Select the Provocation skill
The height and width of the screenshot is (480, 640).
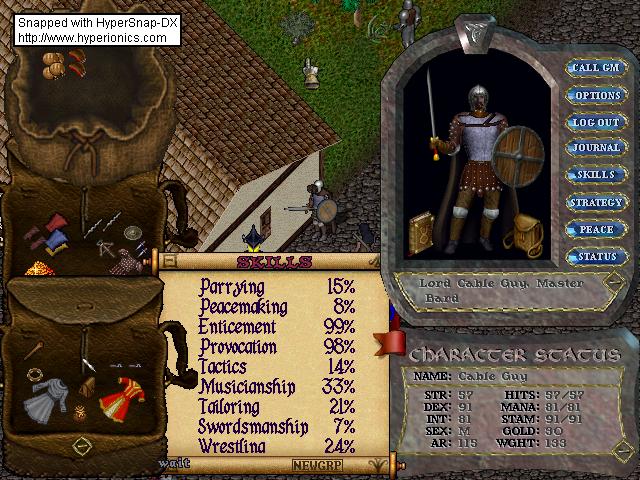tap(243, 346)
